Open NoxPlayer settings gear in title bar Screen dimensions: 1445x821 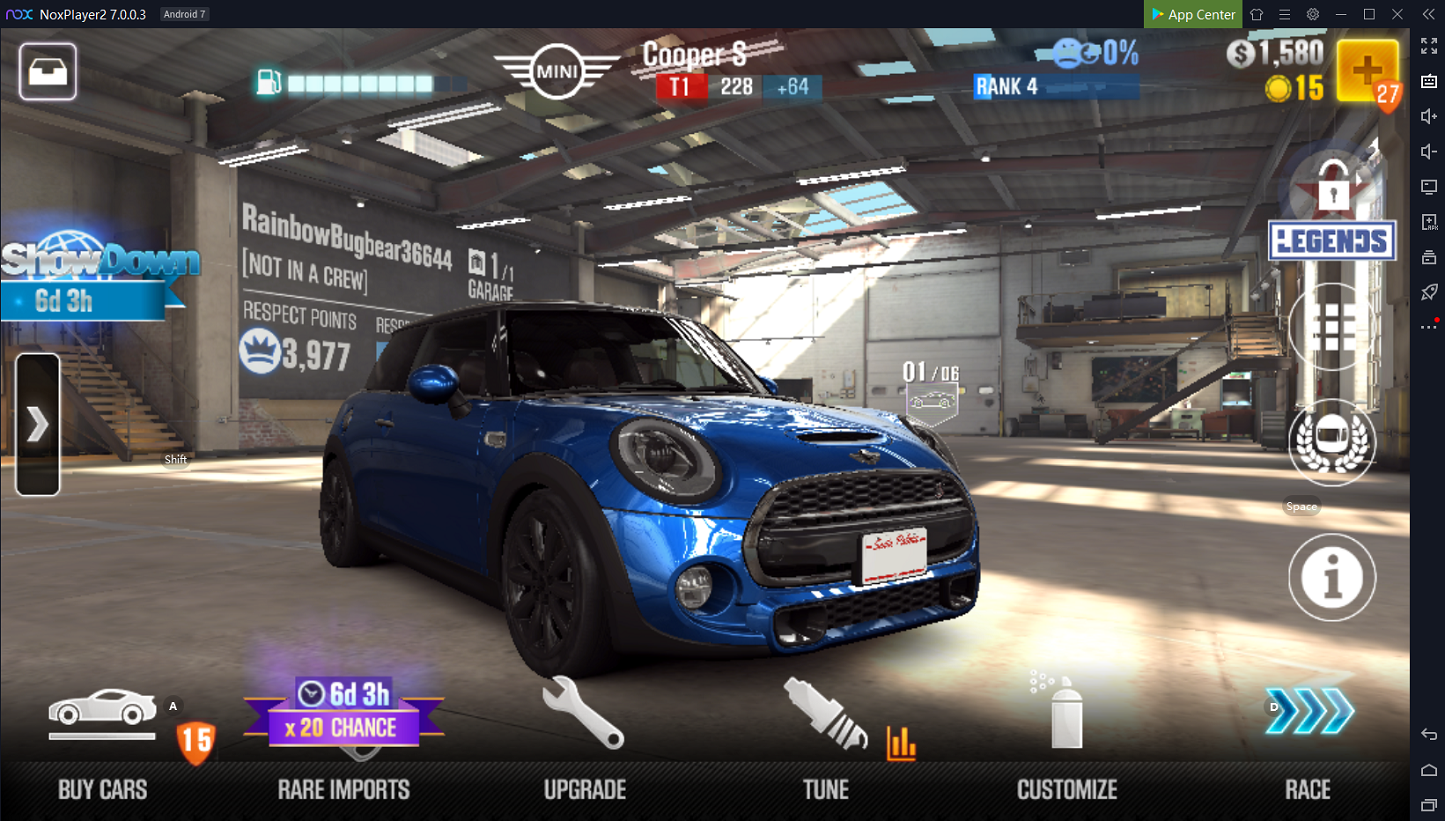point(1313,14)
